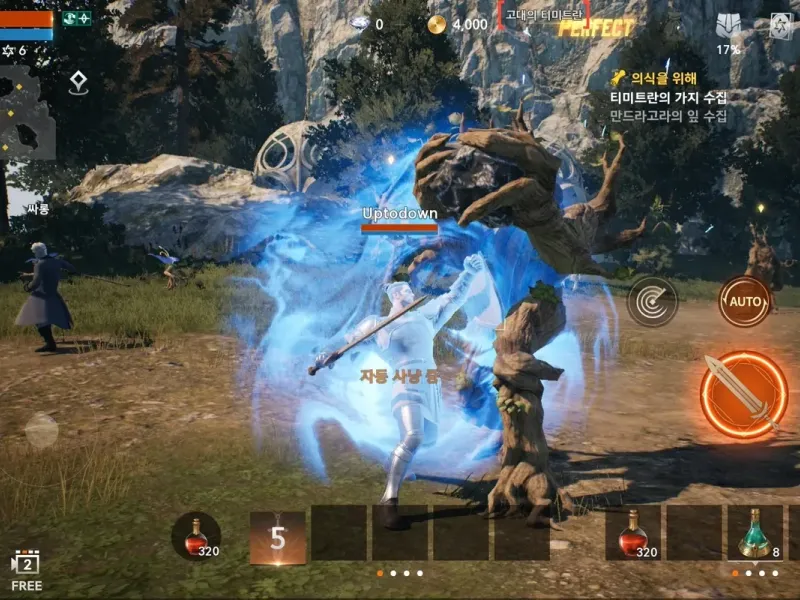Click the diamond gem currency icon
This screenshot has width=800, height=600.
tap(361, 23)
